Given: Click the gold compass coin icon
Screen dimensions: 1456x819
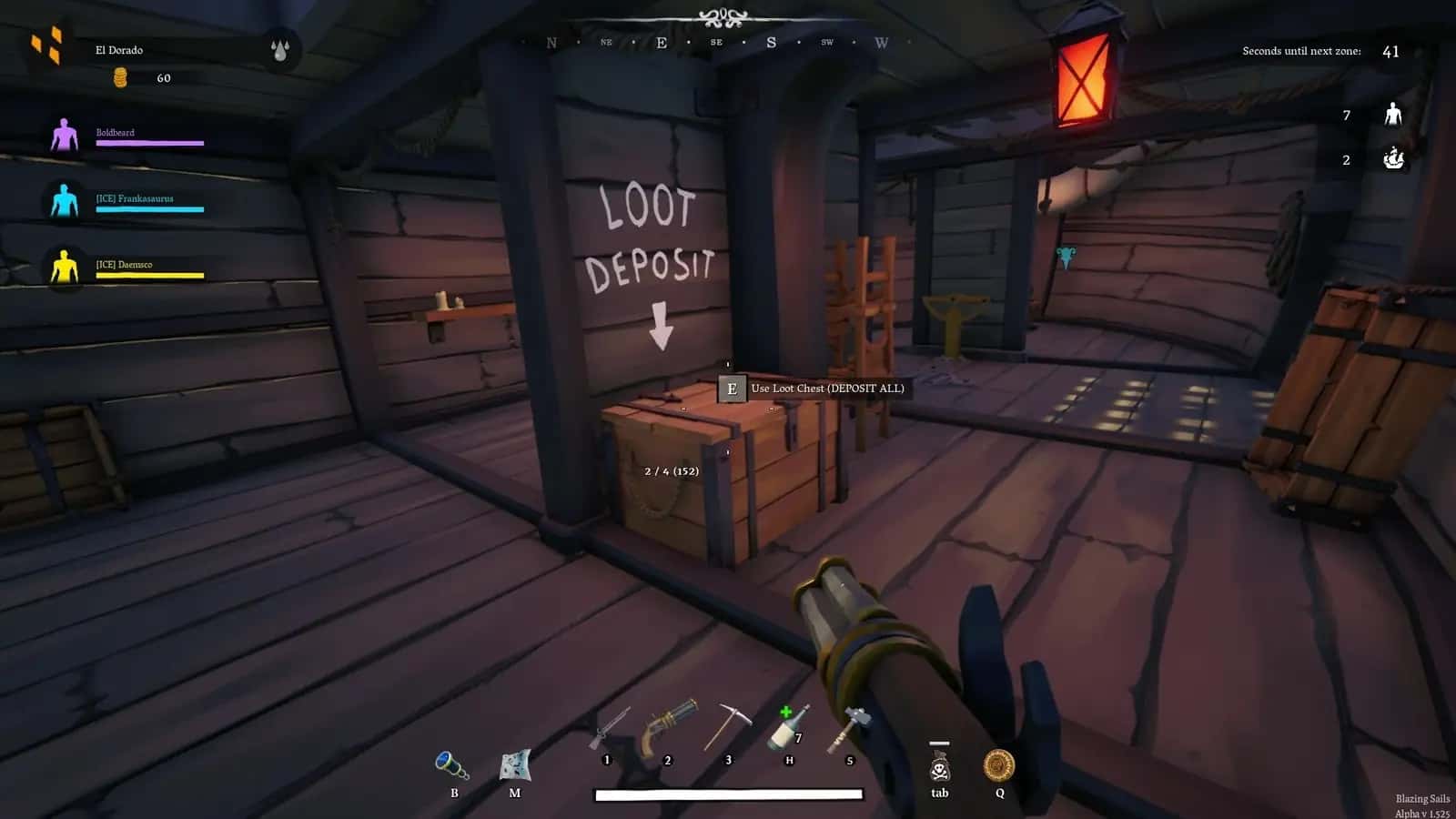Looking at the screenshot, I should [x=999, y=765].
